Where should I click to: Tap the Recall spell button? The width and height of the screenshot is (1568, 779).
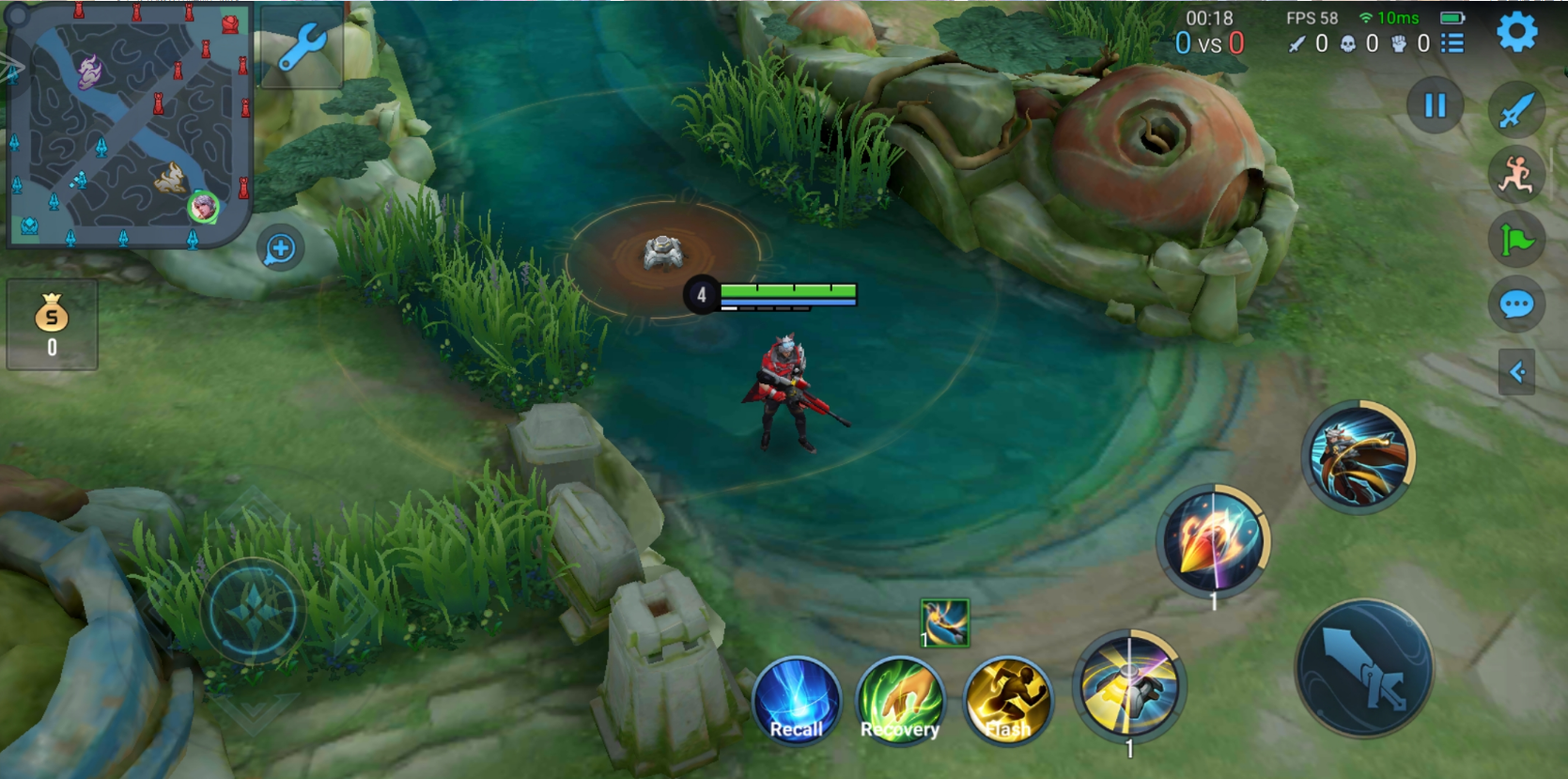coord(797,700)
